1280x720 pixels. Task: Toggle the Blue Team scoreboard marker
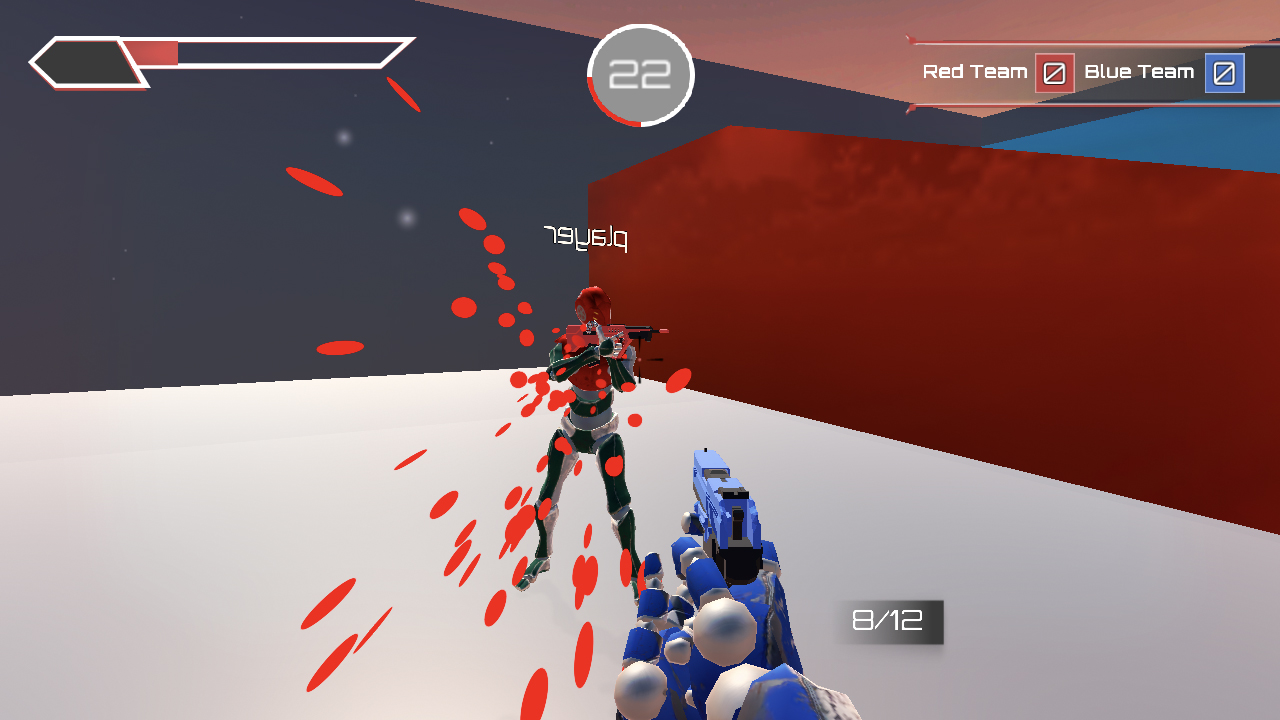pyautogui.click(x=1227, y=73)
